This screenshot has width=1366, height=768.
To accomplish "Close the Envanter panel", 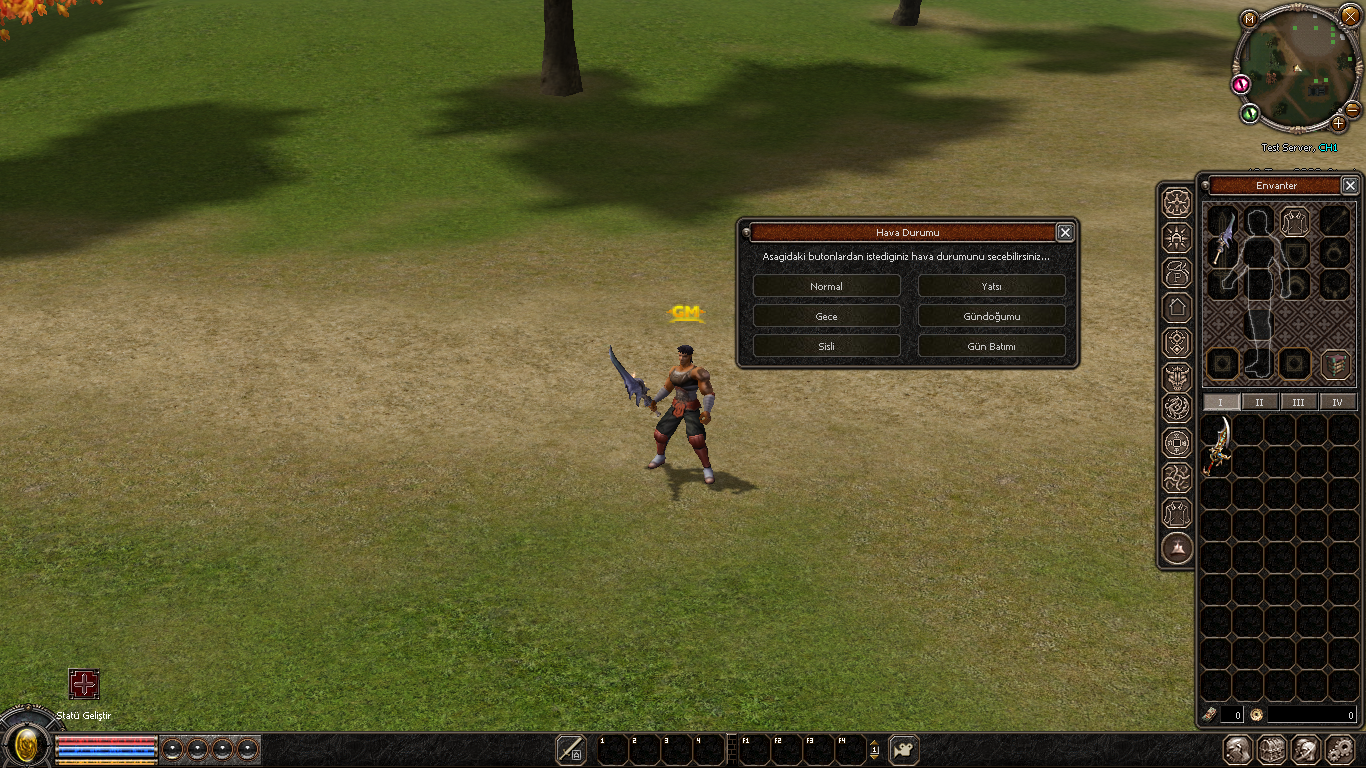I will (x=1350, y=185).
